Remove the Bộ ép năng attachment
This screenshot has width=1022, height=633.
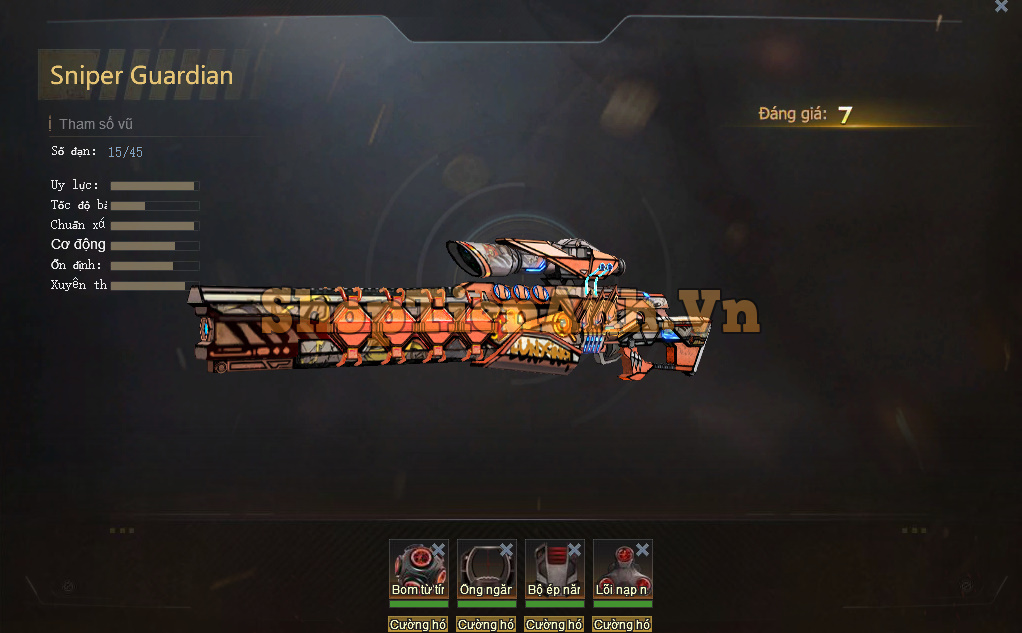pos(574,550)
